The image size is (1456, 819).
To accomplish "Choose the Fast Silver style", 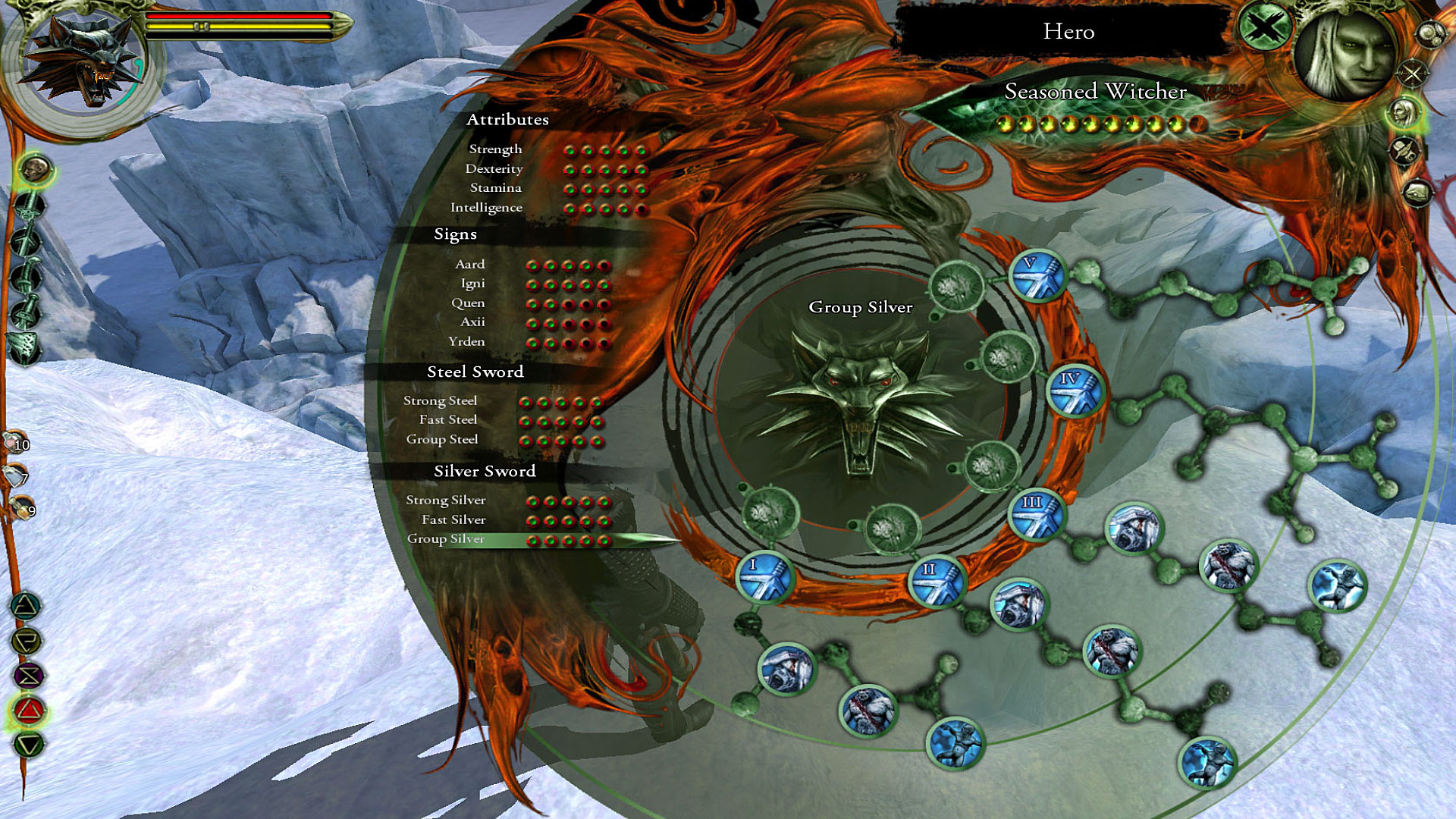I will 453,520.
